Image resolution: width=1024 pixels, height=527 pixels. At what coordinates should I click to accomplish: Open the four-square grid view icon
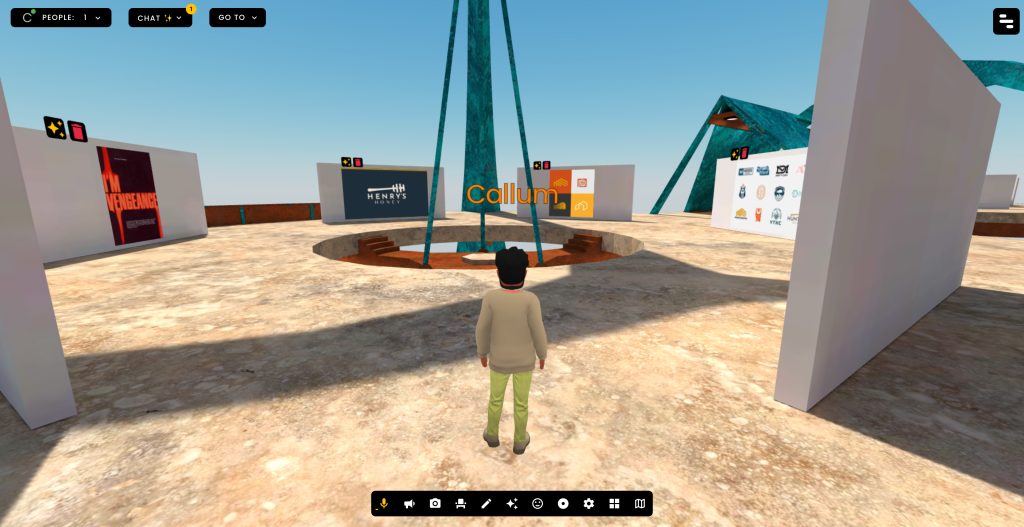pos(614,504)
